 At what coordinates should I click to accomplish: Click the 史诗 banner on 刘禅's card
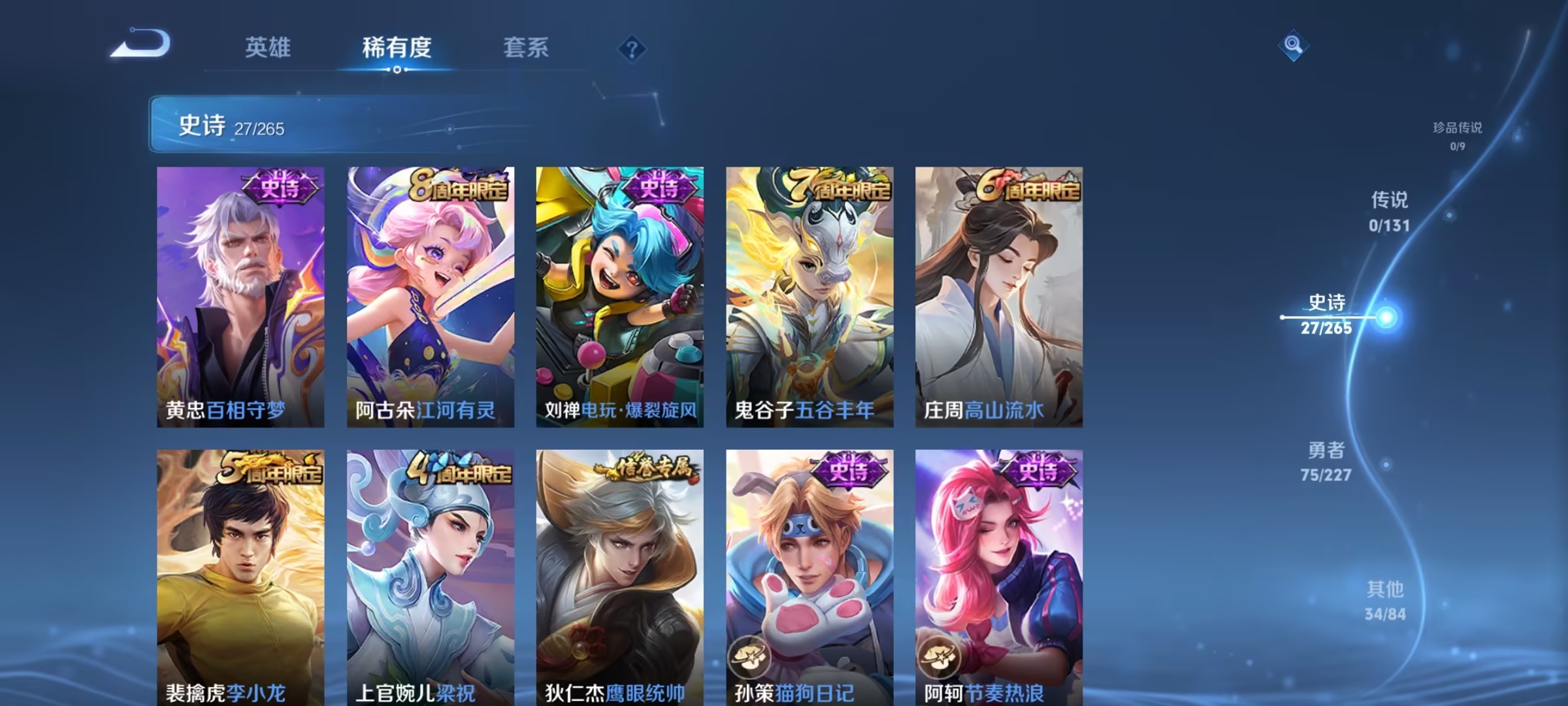[659, 188]
